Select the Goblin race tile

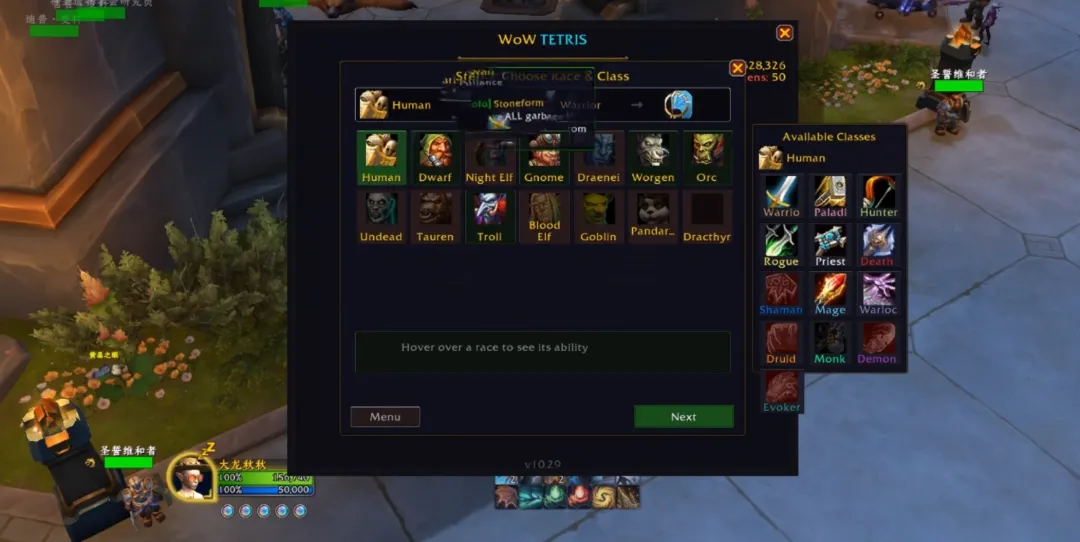tap(598, 216)
